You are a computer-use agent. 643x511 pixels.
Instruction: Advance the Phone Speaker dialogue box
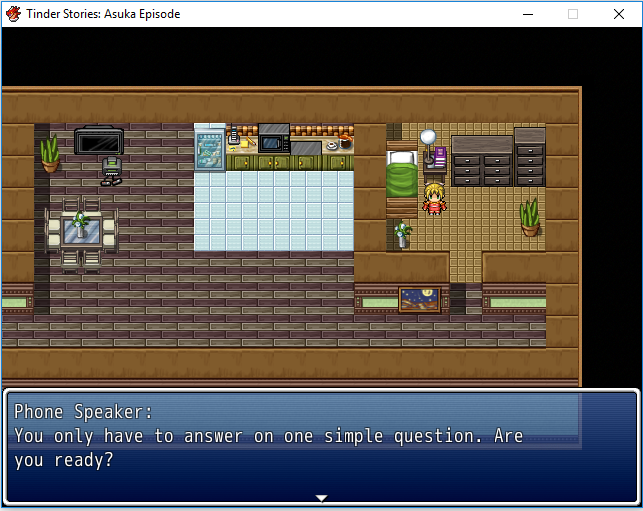coord(321,445)
